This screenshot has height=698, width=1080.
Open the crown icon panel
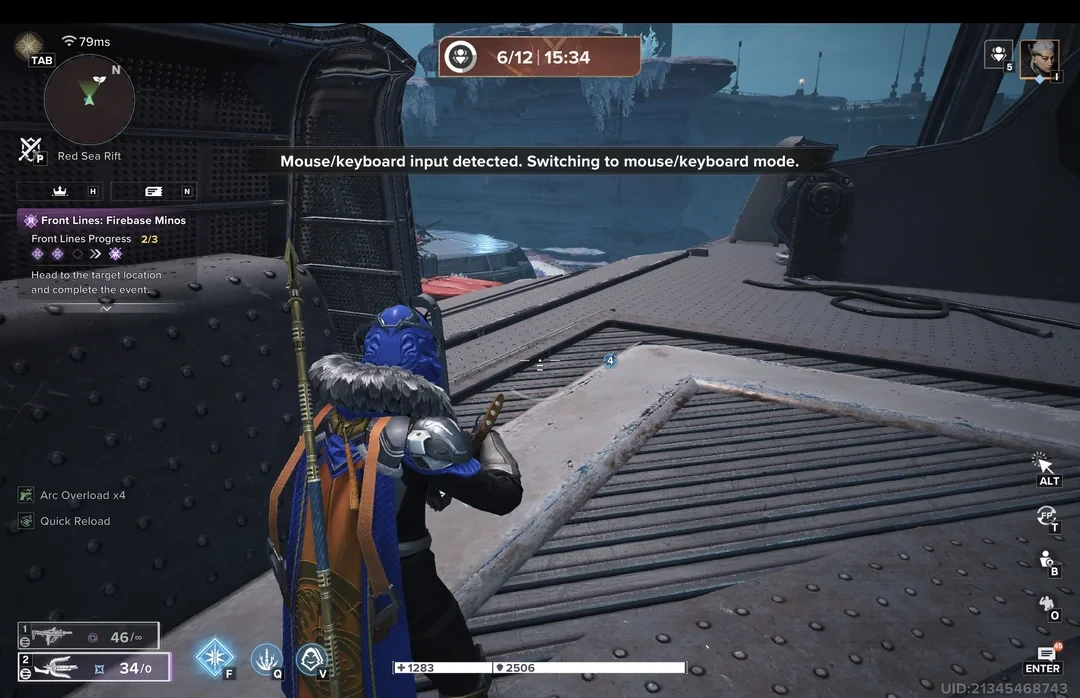pos(60,191)
